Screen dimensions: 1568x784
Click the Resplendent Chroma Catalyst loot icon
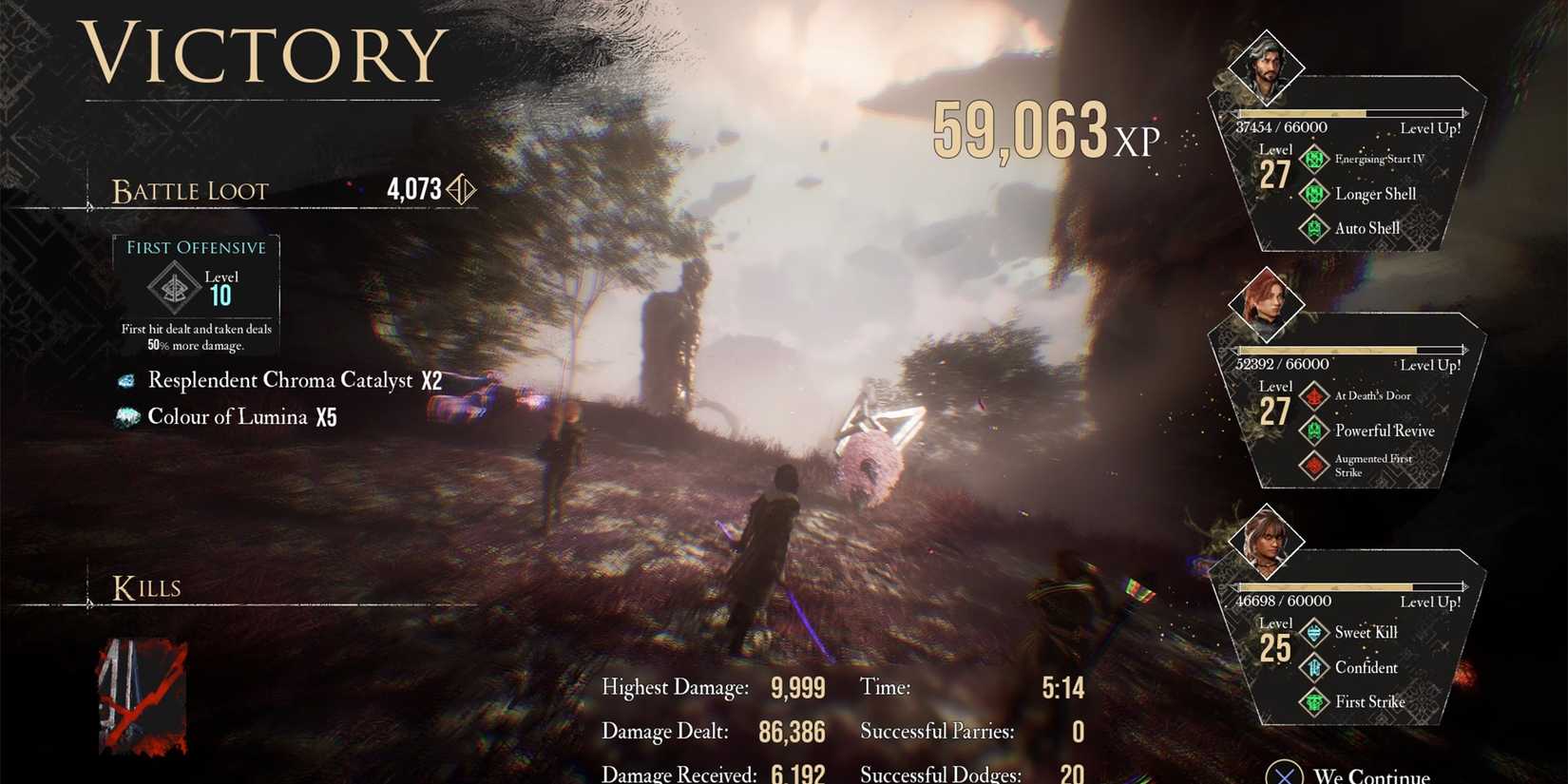126,380
